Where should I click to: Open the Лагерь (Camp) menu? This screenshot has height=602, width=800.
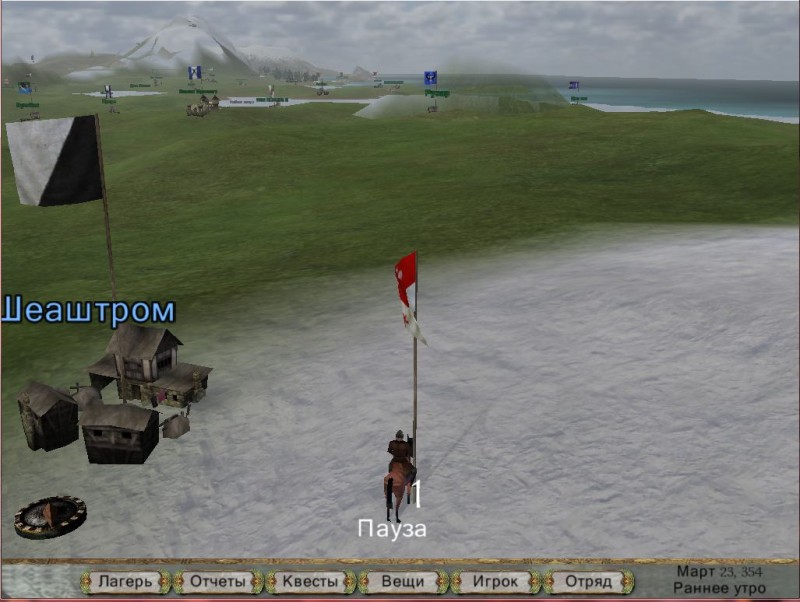(125, 581)
